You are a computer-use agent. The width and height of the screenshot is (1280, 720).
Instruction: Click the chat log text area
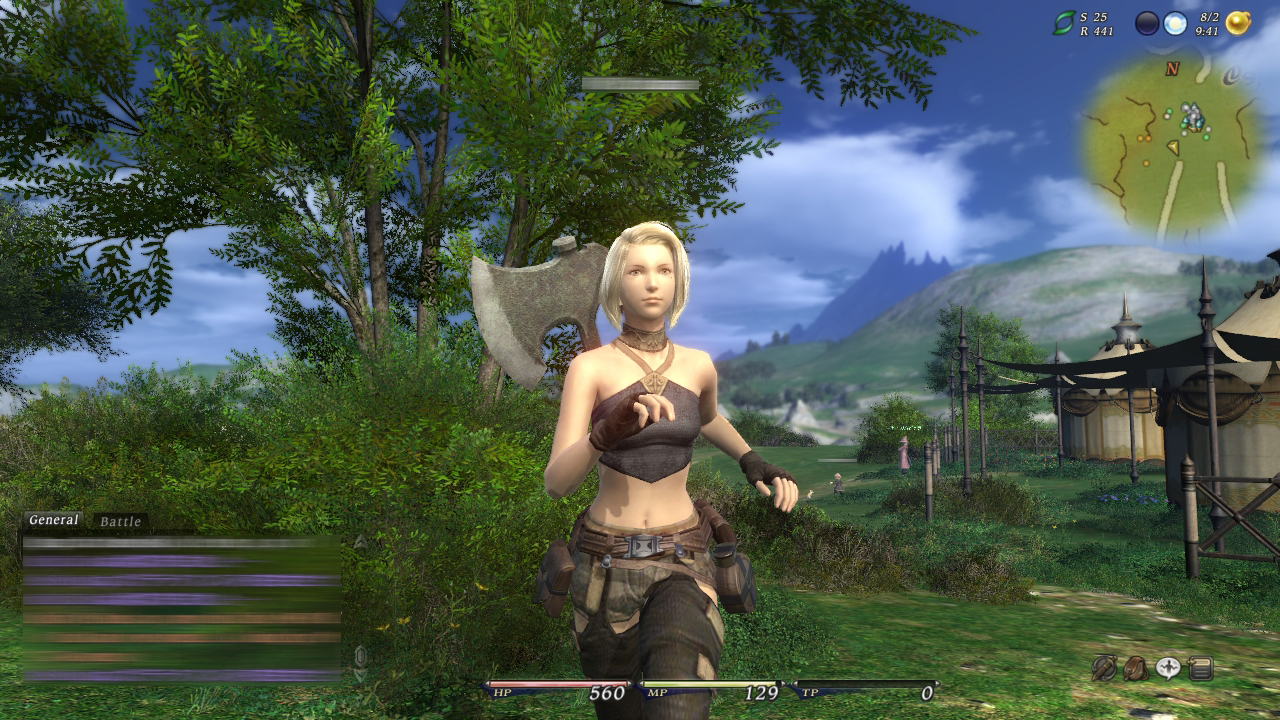click(x=182, y=608)
